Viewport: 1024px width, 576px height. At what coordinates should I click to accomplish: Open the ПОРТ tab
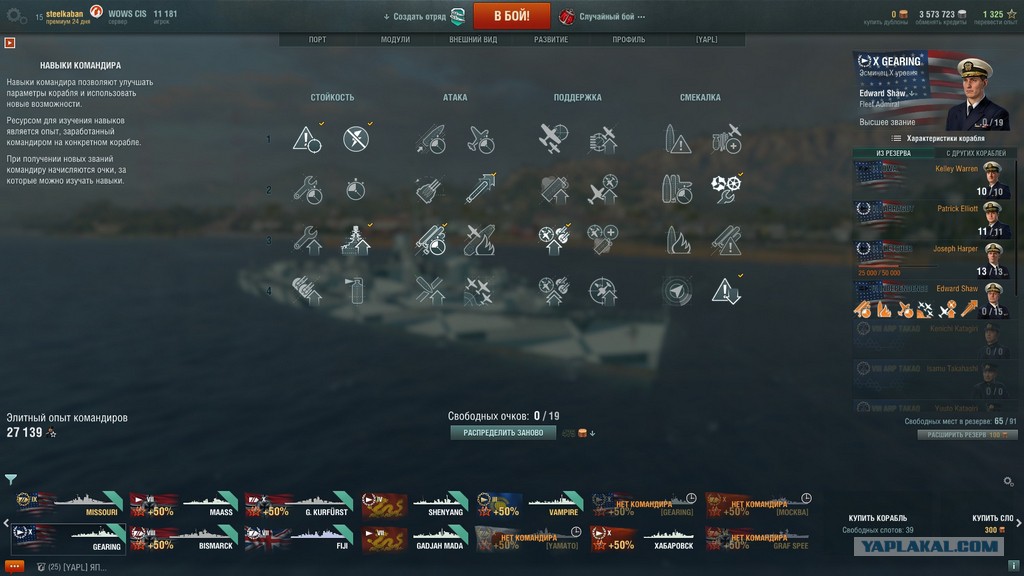(317, 40)
